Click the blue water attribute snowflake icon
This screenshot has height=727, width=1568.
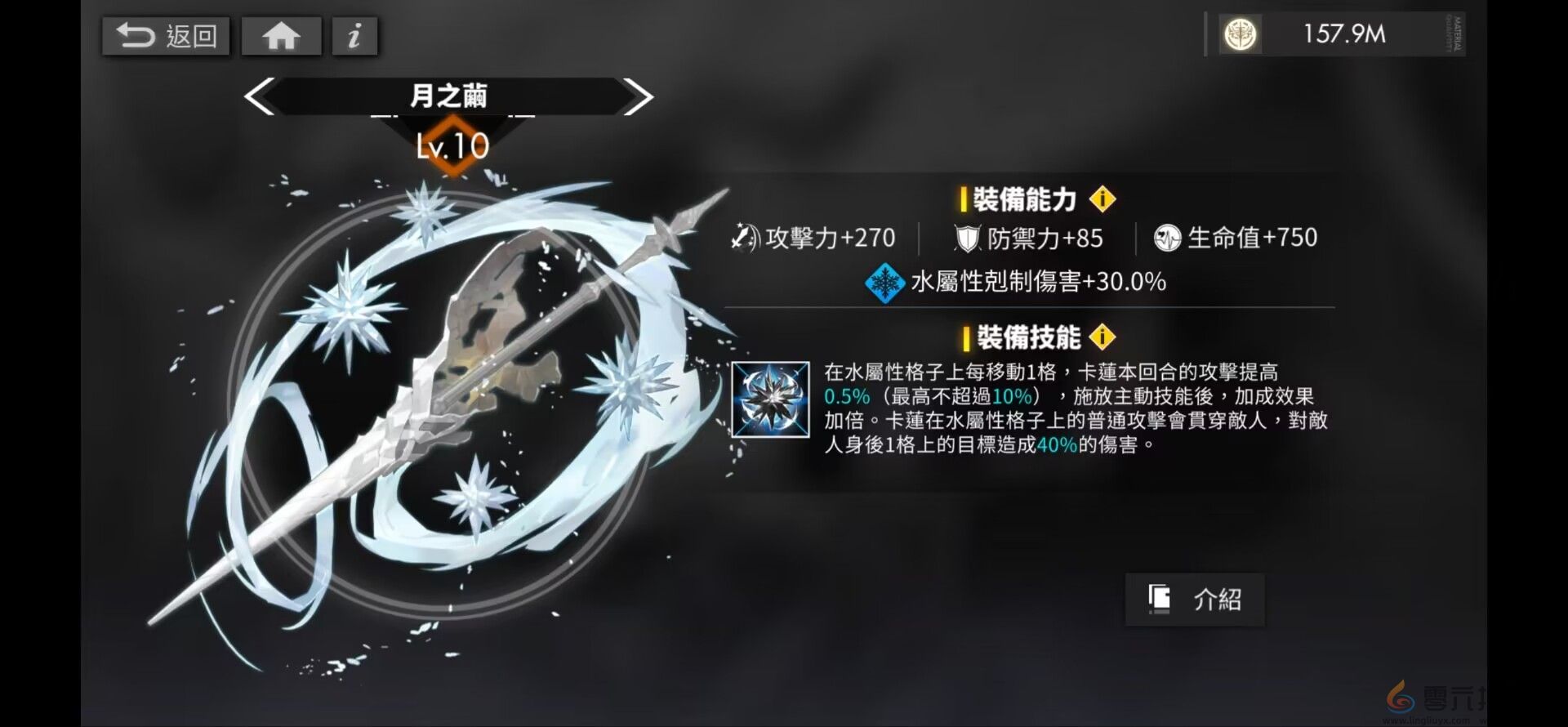coord(884,284)
